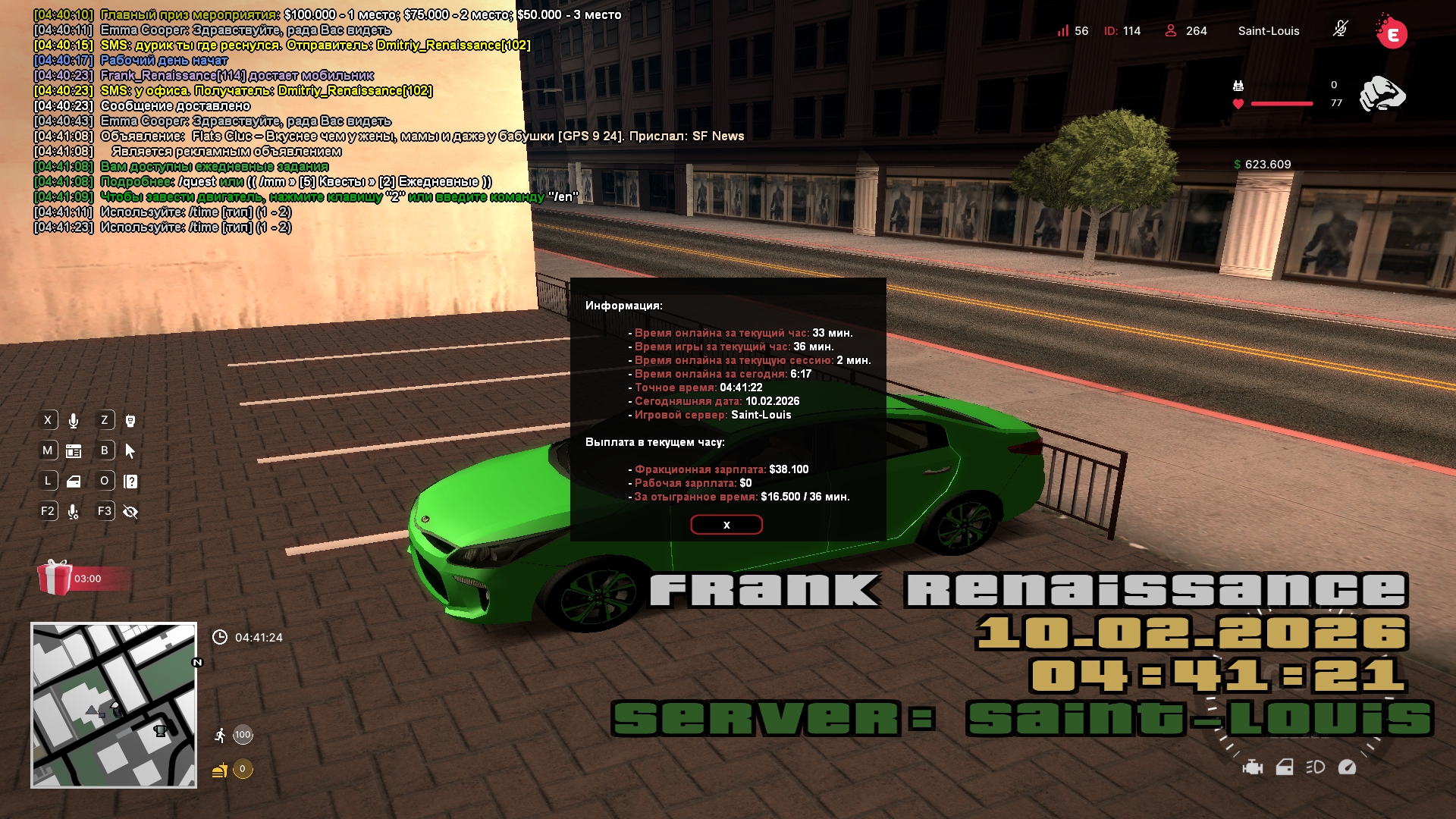
Task: Close the information dialog with the X button
Action: [726, 525]
